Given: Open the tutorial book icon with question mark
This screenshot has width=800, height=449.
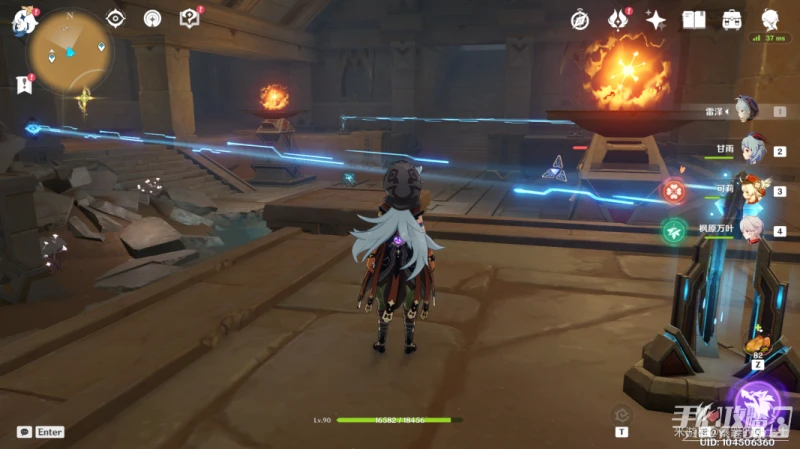Looking at the screenshot, I should click(x=189, y=18).
